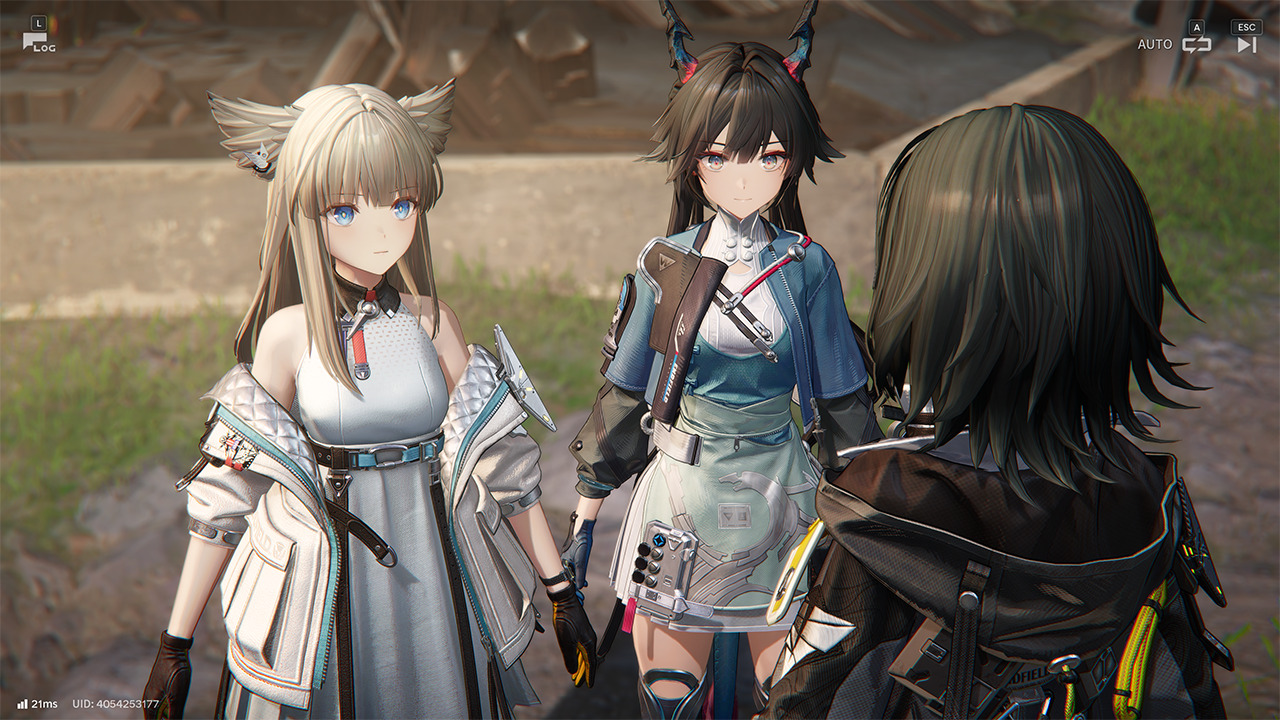Skip the cutscene
Image resolution: width=1280 pixels, height=720 pixels.
pos(1246,44)
